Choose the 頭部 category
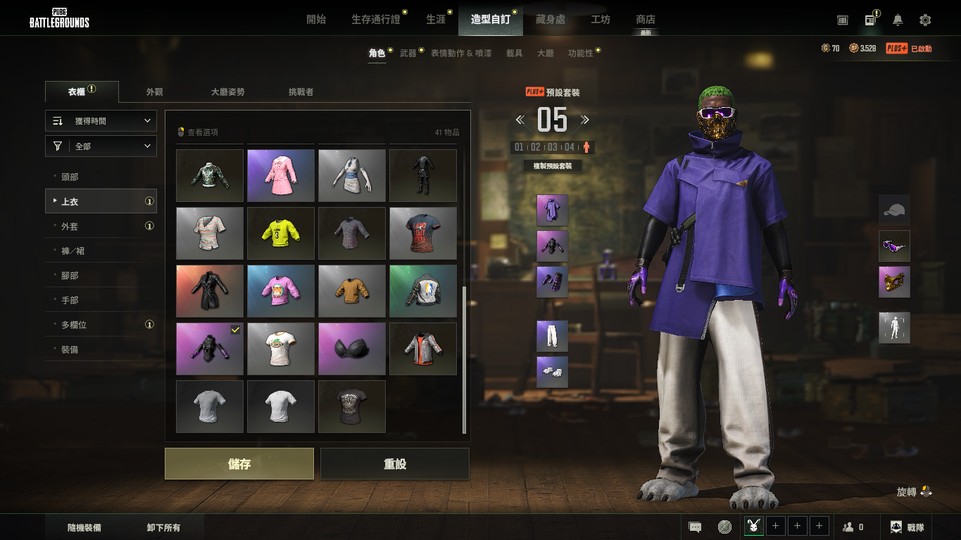Image resolution: width=961 pixels, height=540 pixels. pyautogui.click(x=69, y=177)
